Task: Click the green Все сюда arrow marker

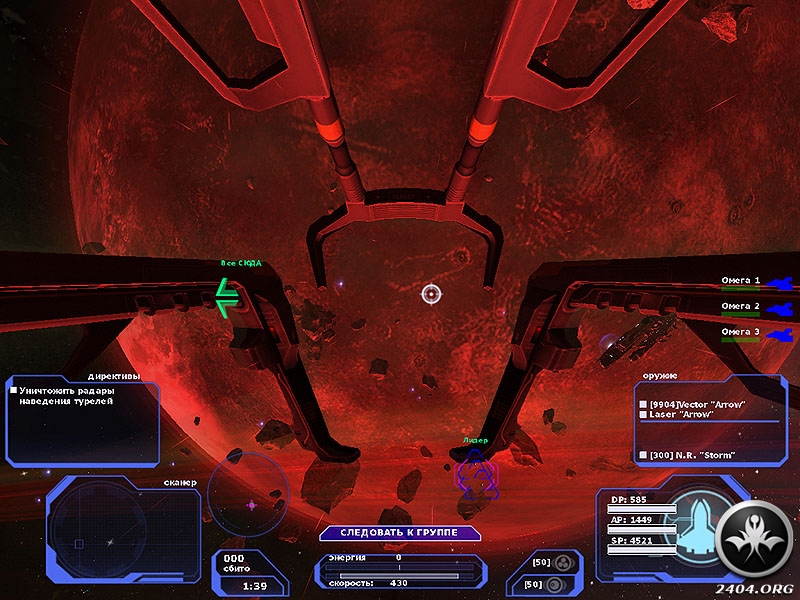Action: click(228, 296)
